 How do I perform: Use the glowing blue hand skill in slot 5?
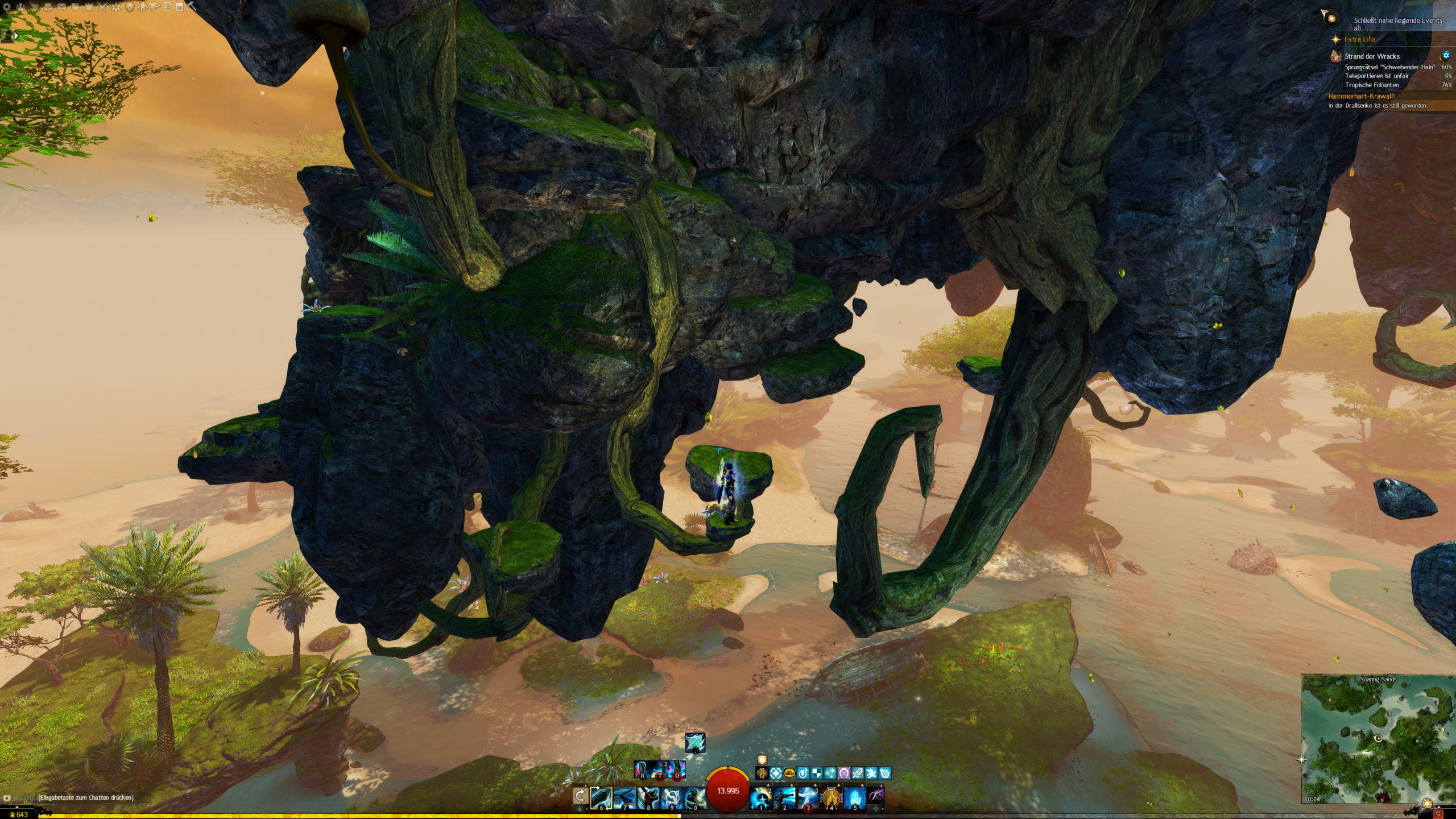click(x=854, y=797)
